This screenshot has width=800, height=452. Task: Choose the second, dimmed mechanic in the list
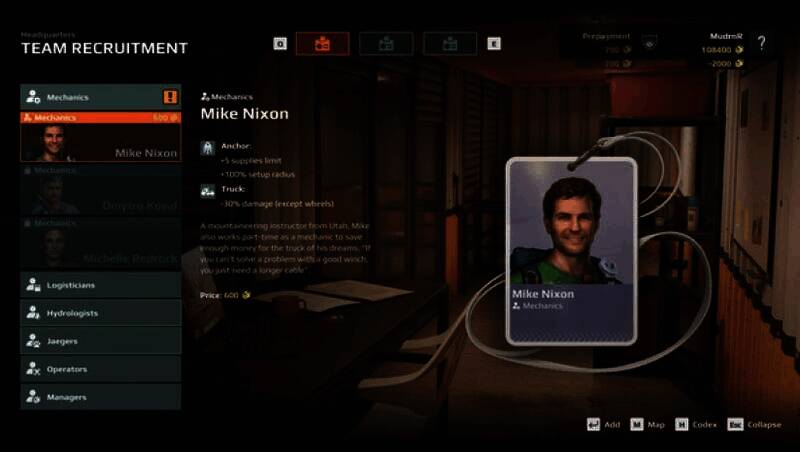[x=100, y=193]
